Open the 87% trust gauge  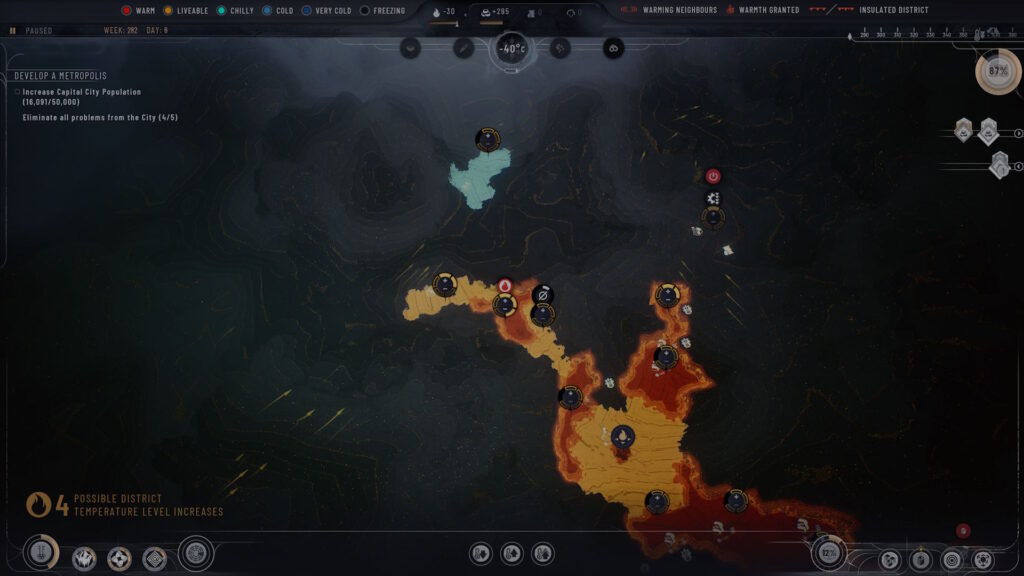click(x=997, y=72)
